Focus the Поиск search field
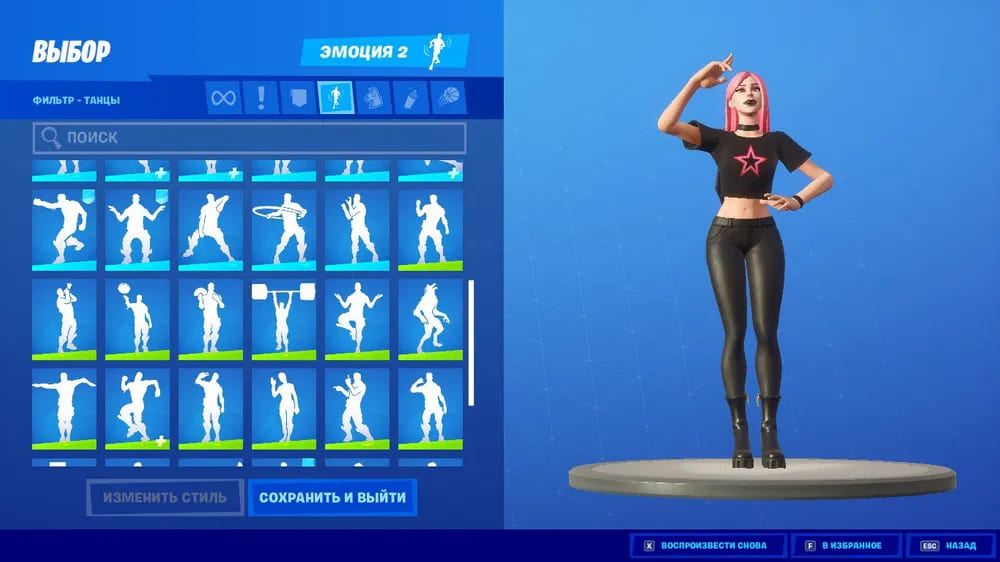The image size is (1000, 562). point(249,137)
